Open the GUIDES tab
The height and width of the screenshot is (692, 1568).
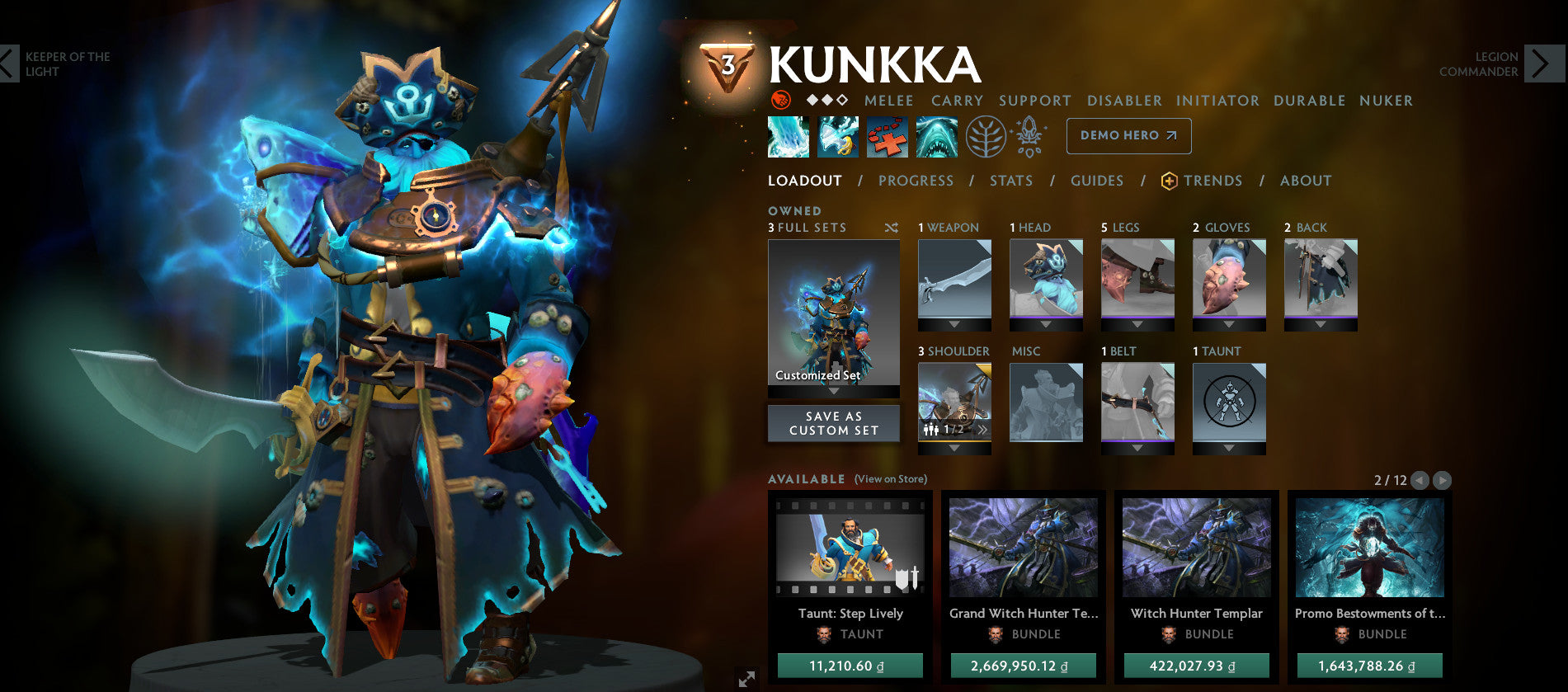click(1097, 181)
